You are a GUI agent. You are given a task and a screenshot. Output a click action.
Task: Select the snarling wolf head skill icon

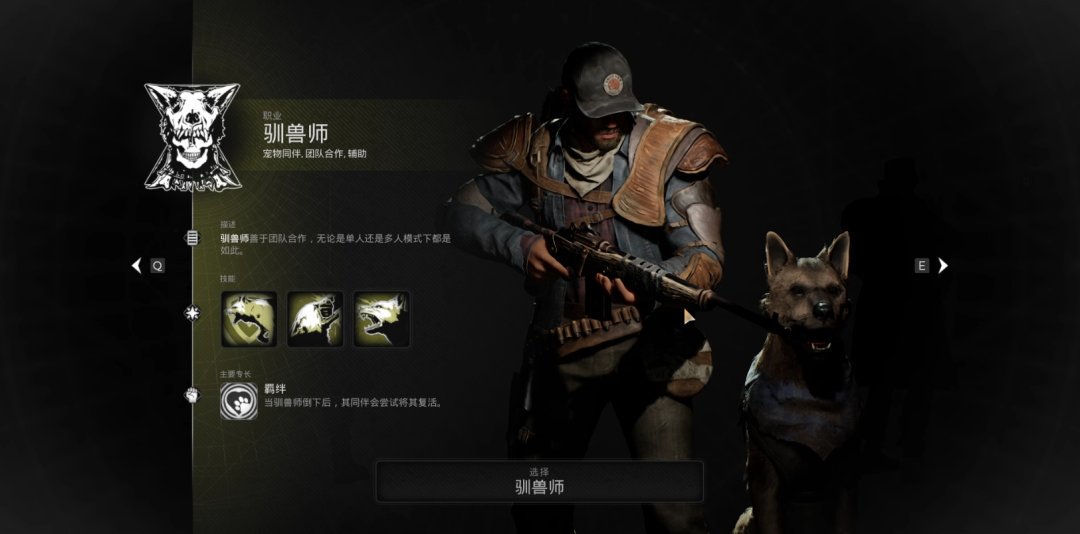[x=381, y=319]
